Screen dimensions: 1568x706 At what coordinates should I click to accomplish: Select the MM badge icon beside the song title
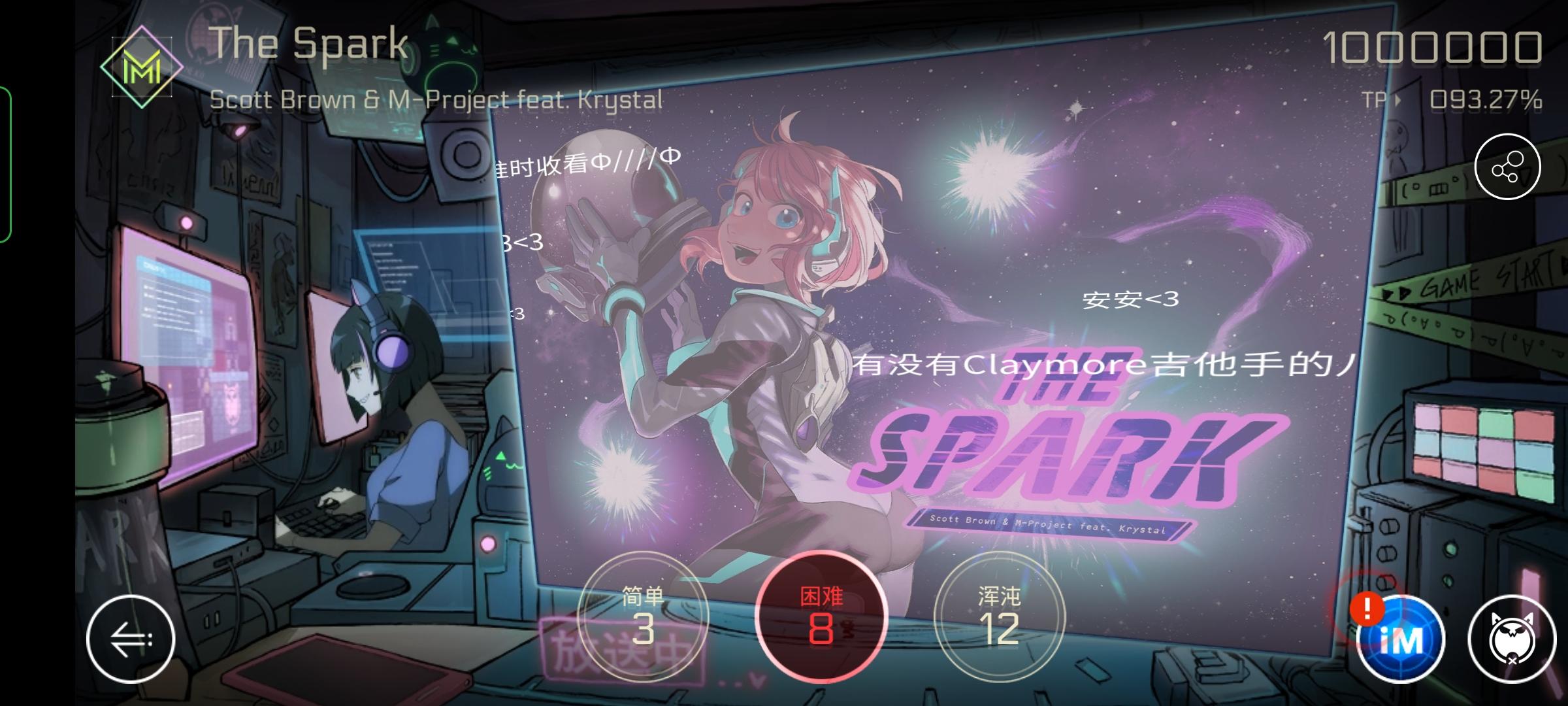(142, 65)
